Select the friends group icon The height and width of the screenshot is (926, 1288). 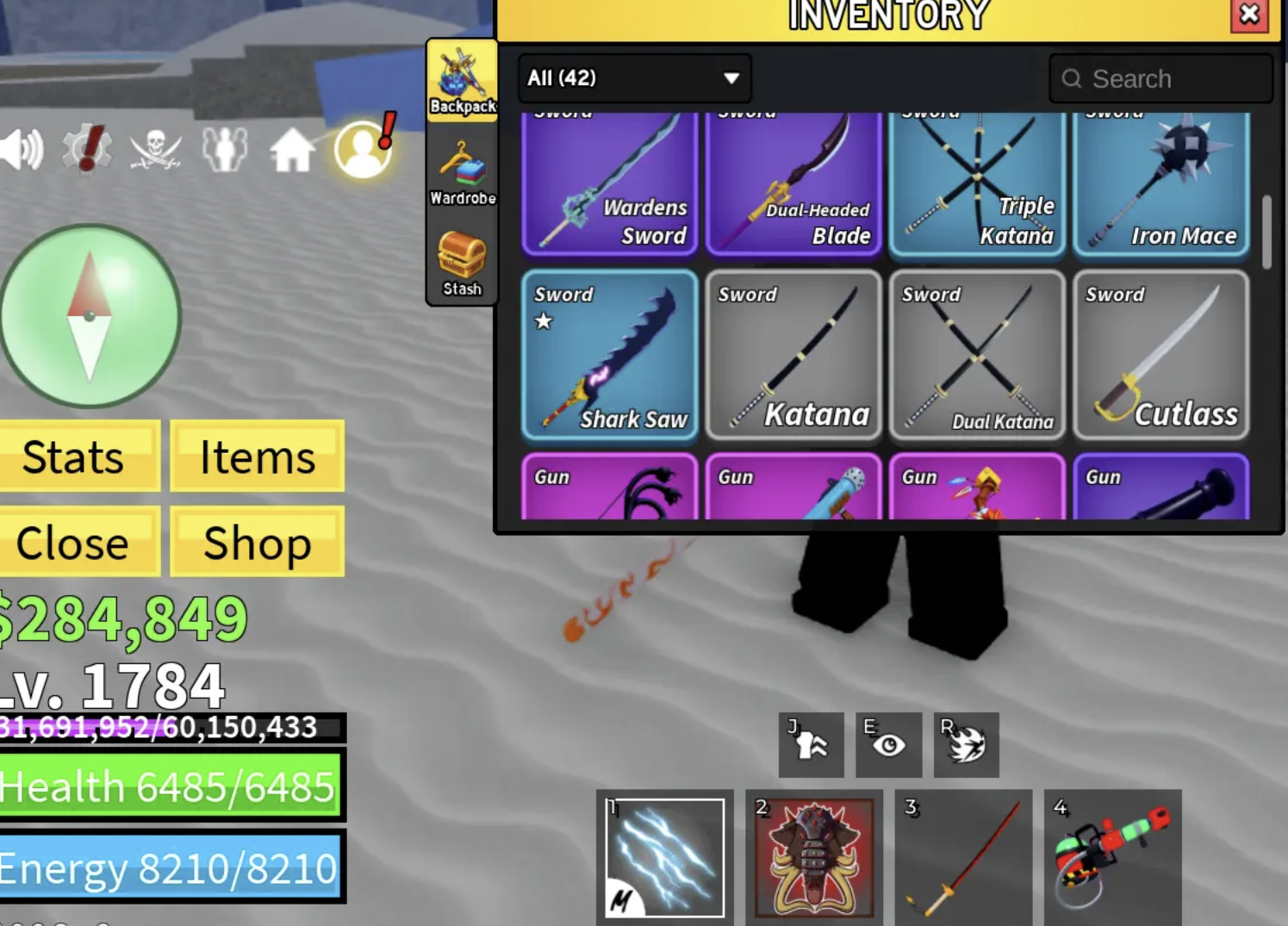click(224, 148)
